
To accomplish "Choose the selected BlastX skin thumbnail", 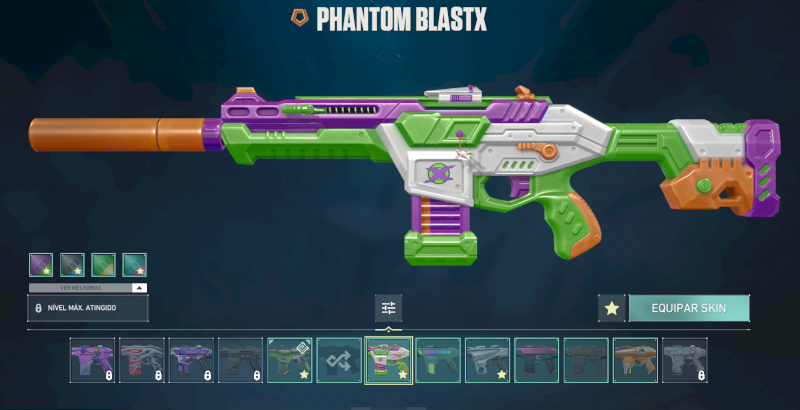I will click(388, 360).
